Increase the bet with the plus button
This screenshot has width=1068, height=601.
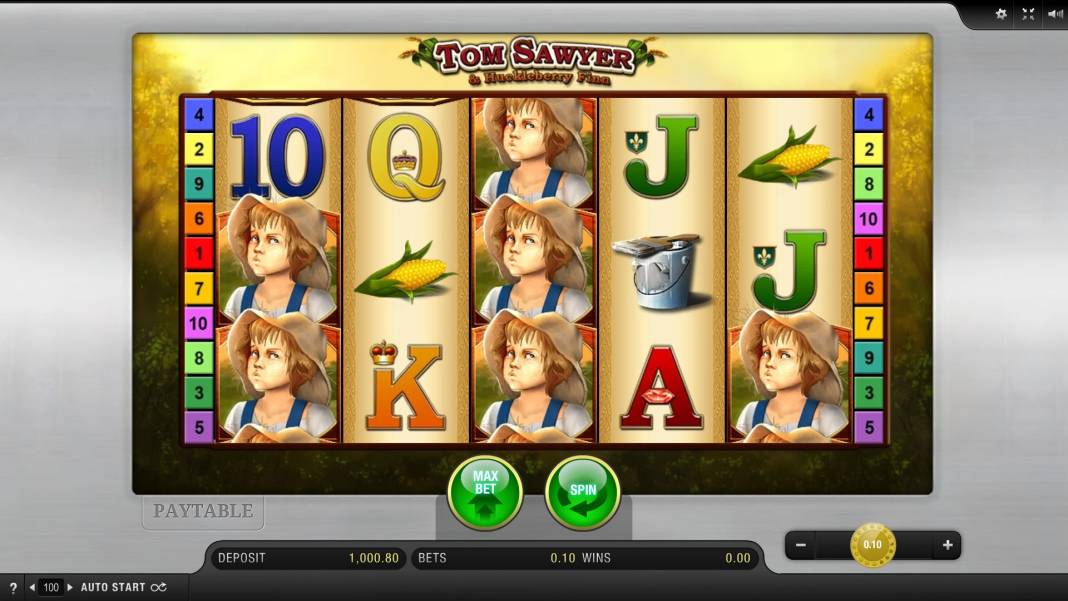[x=946, y=546]
